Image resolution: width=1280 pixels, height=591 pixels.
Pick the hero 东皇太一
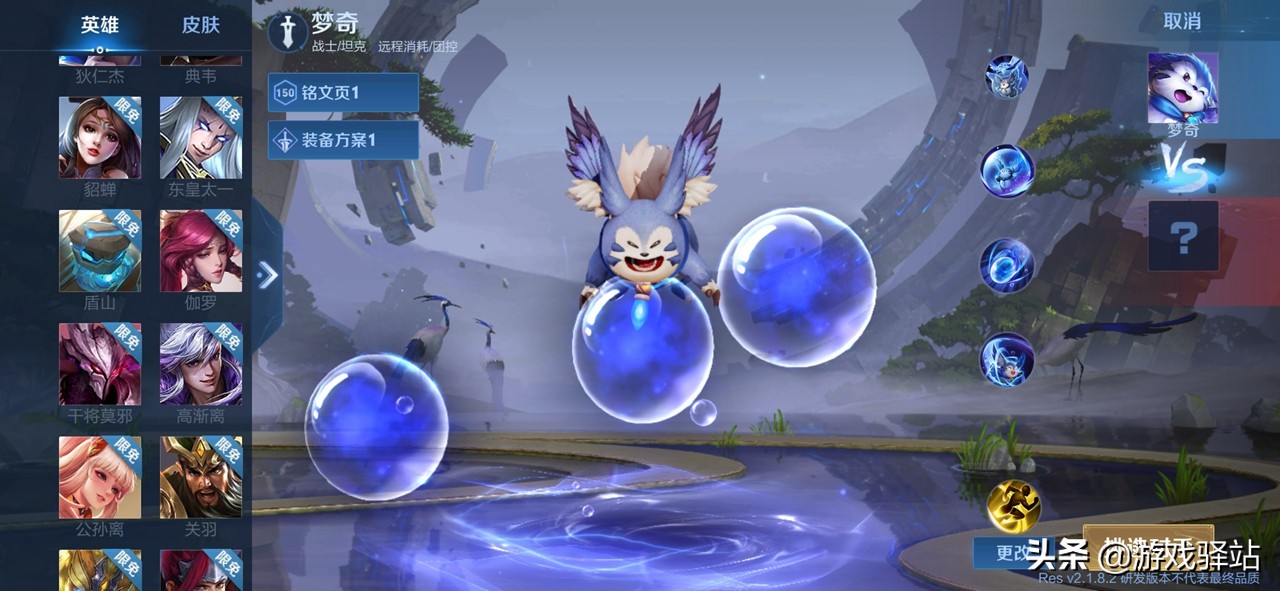tap(201, 138)
